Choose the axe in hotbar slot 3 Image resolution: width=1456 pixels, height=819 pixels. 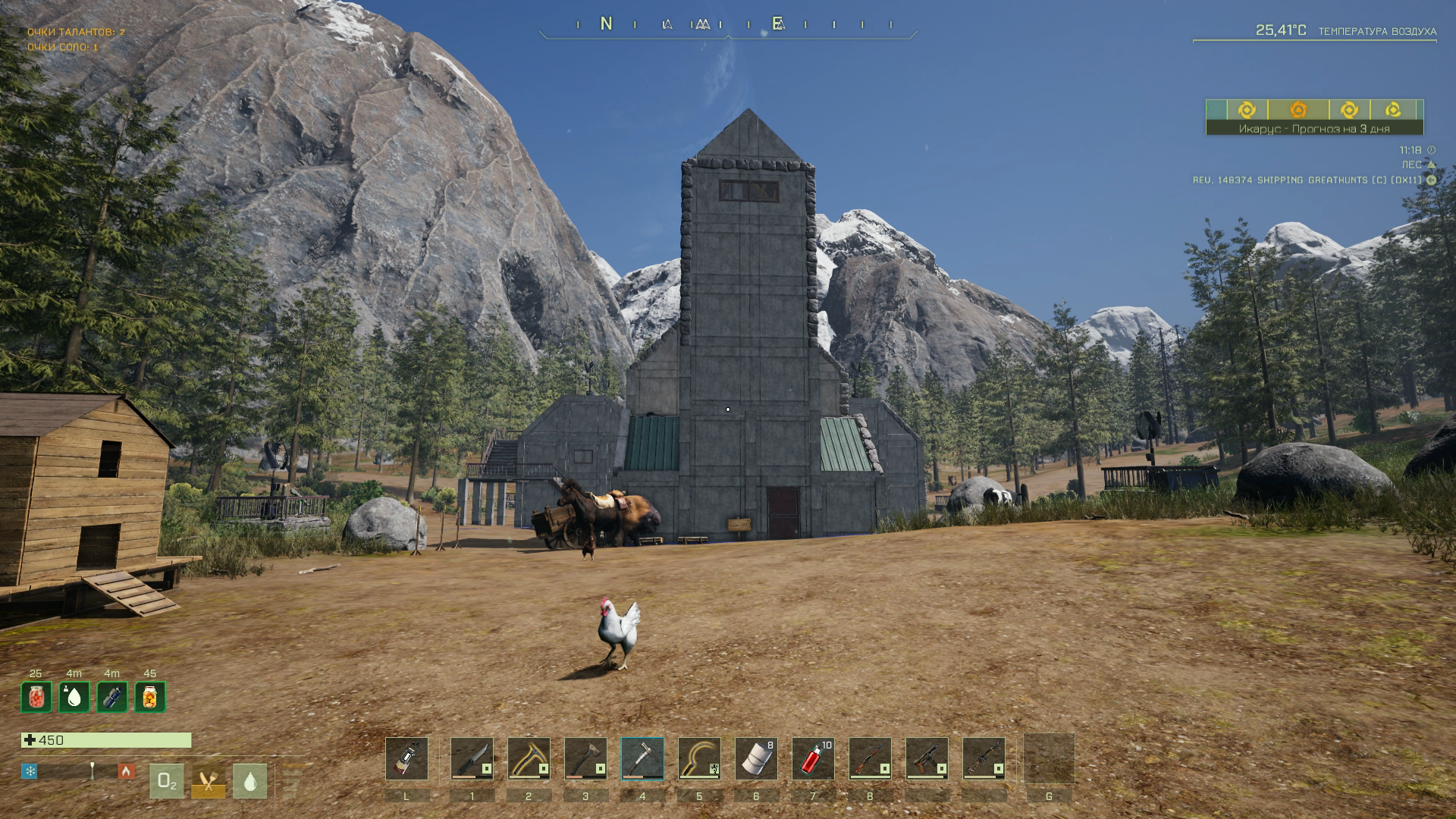click(x=585, y=758)
